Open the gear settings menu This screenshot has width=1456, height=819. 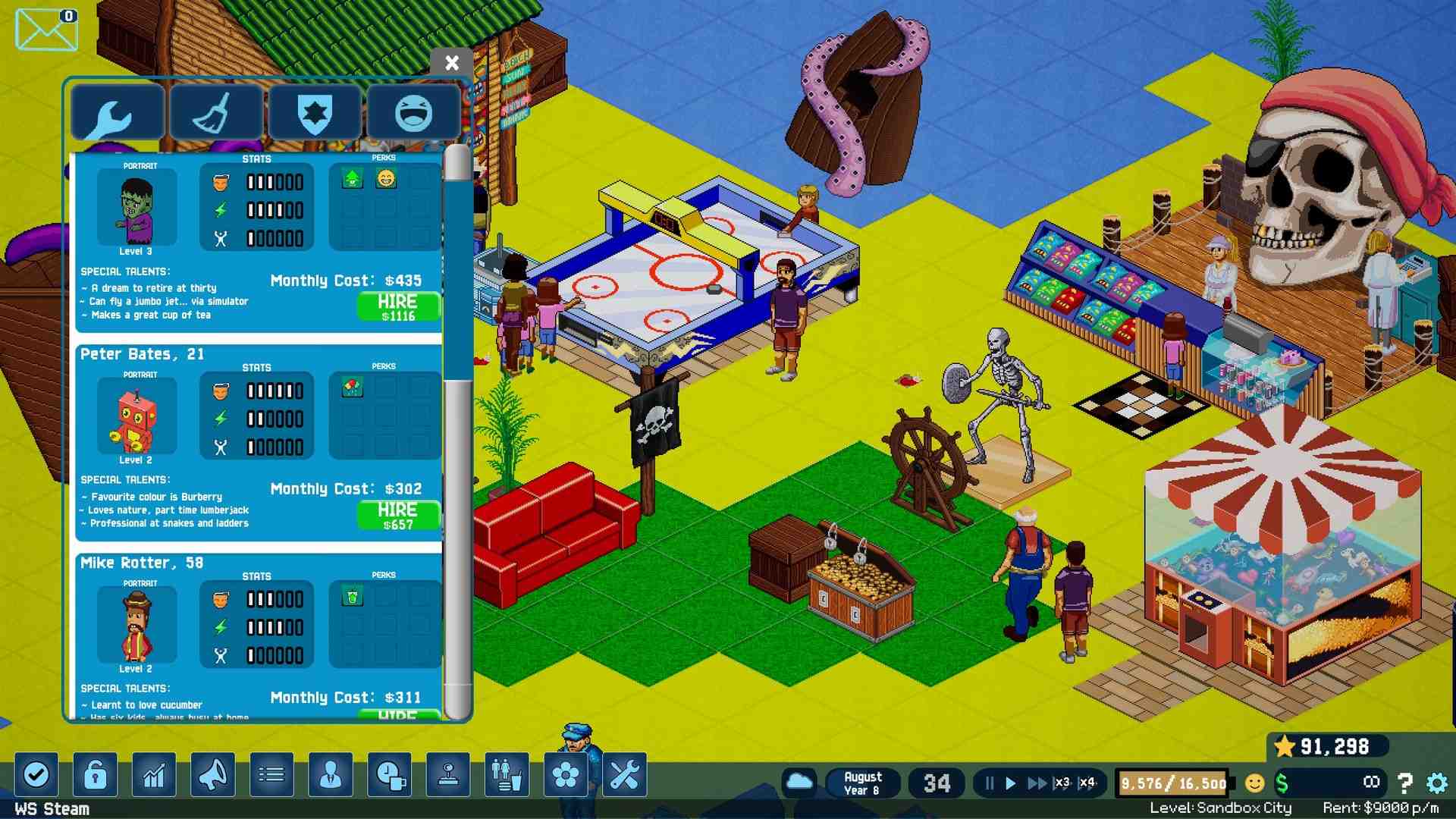(x=1436, y=783)
